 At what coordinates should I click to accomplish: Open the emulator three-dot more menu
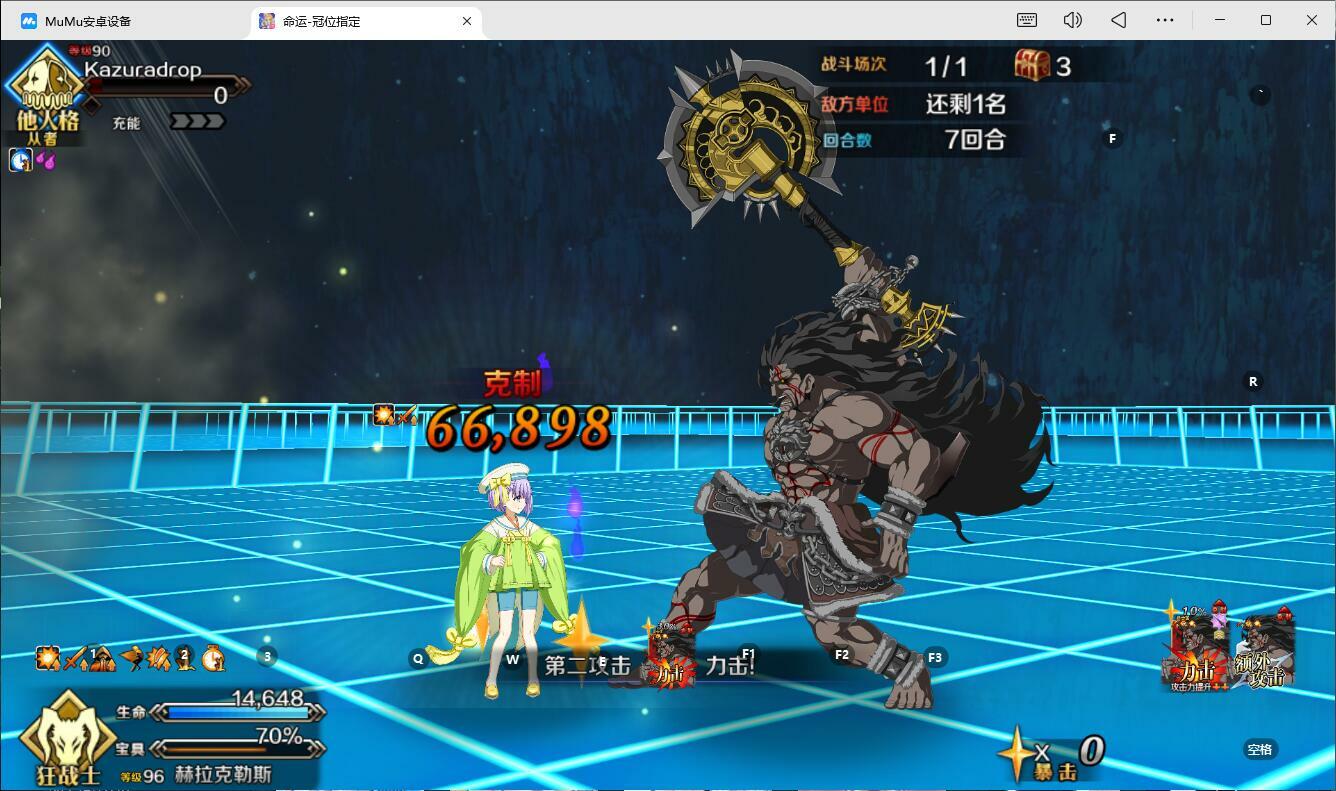pos(1165,20)
